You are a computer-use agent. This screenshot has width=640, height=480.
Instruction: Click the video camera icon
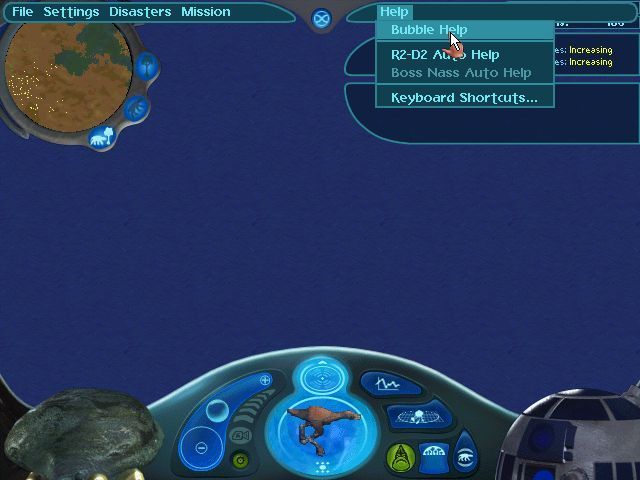240,436
